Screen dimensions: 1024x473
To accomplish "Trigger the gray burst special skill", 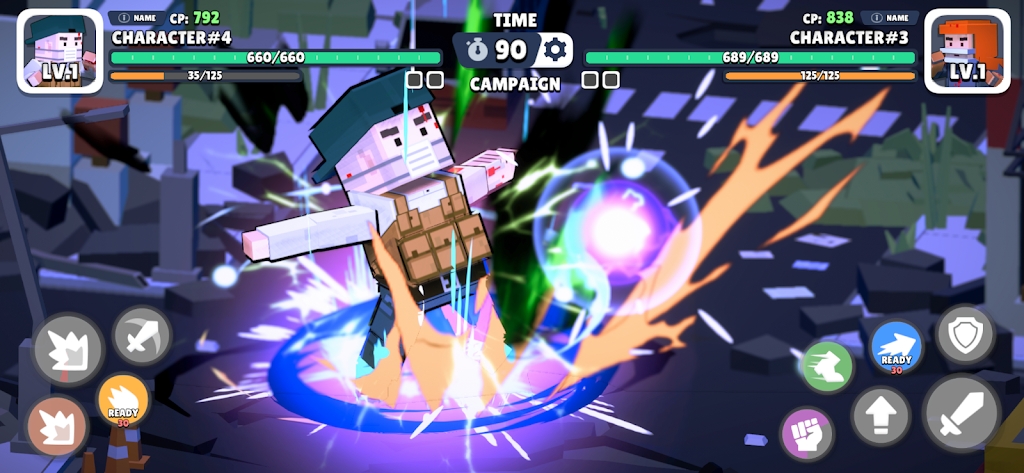I will [68, 351].
